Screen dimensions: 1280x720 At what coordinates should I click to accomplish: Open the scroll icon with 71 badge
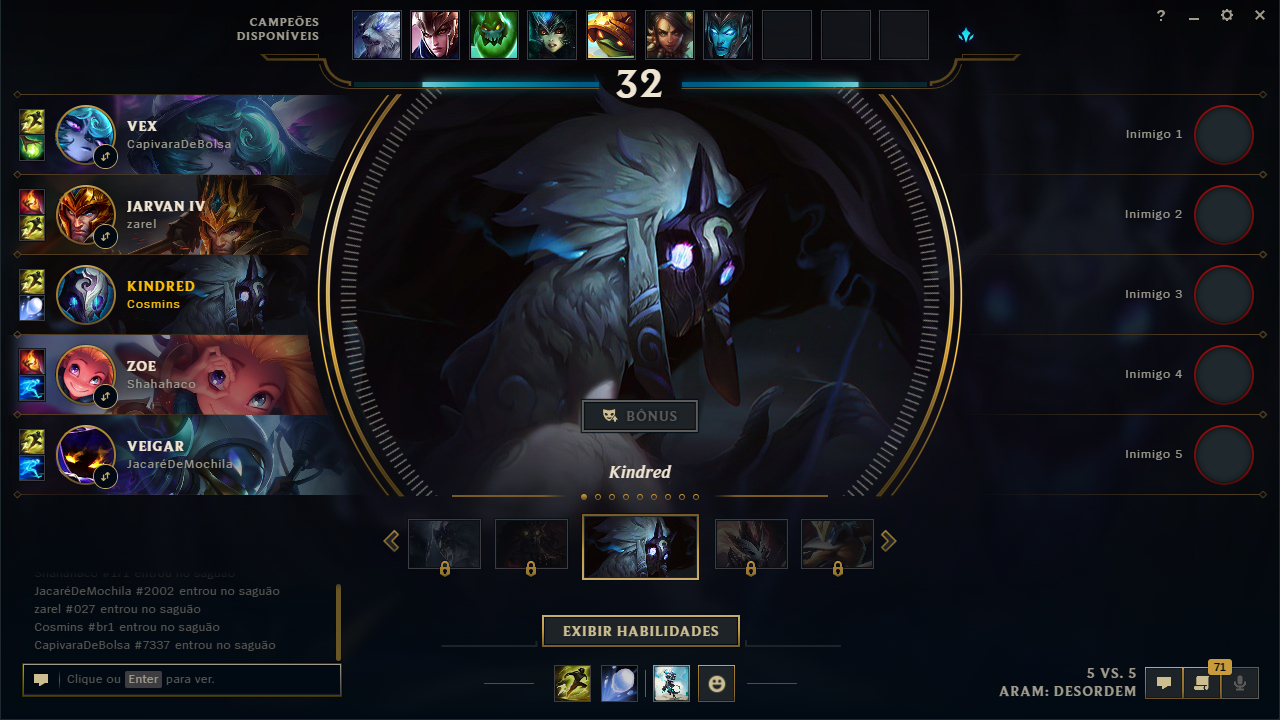[1202, 683]
